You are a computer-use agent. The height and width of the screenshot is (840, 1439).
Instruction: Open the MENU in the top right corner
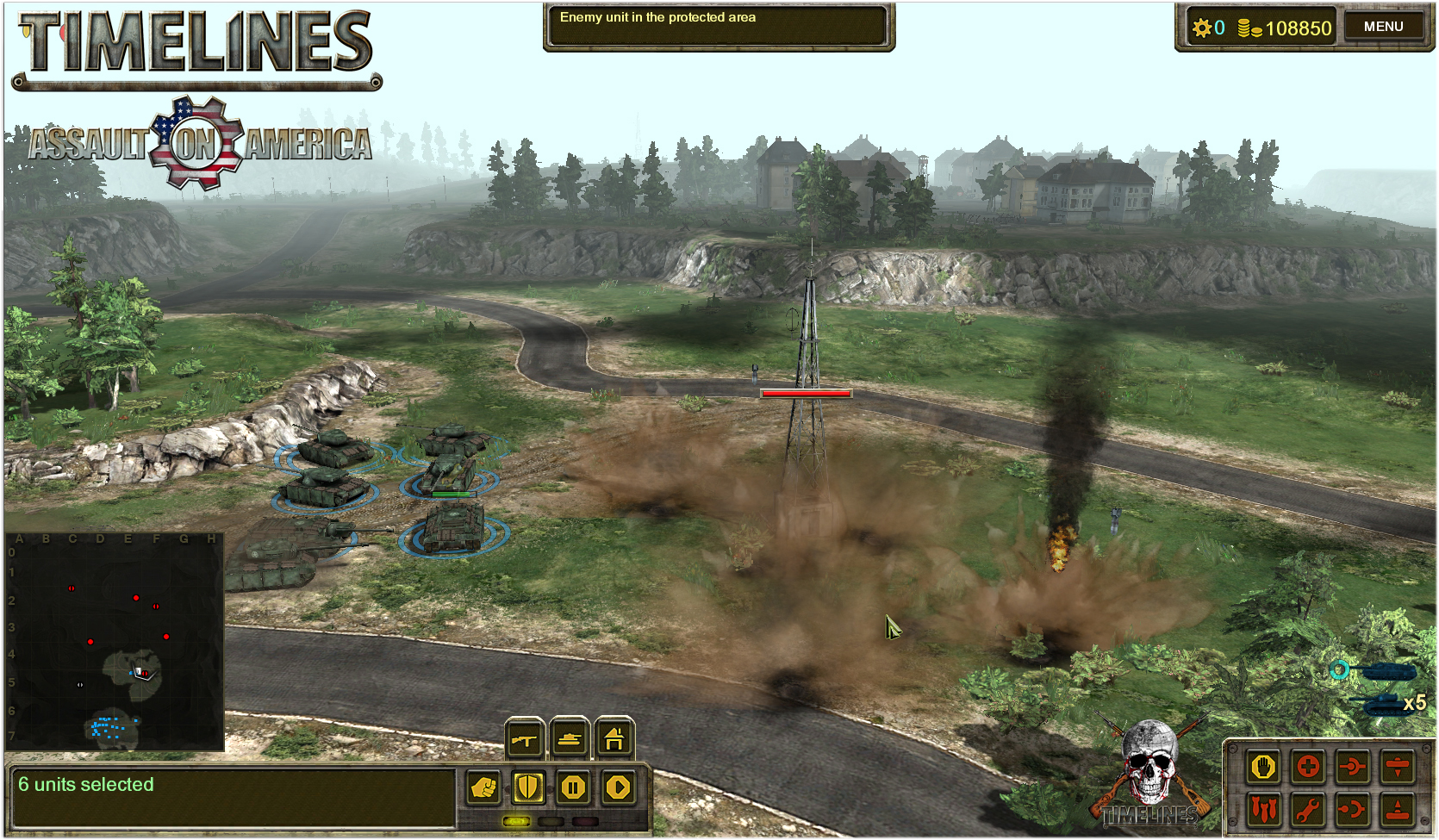pos(1384,26)
